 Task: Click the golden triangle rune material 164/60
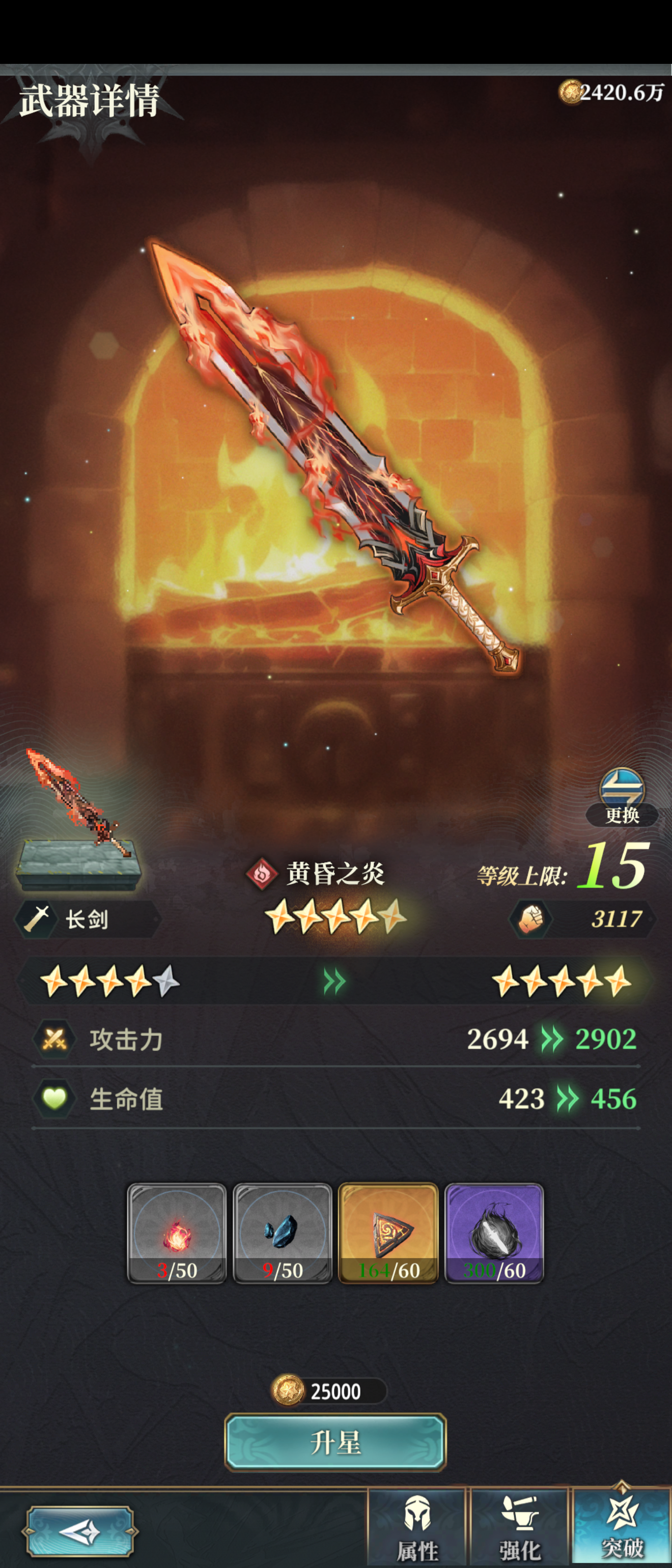tap(388, 1232)
